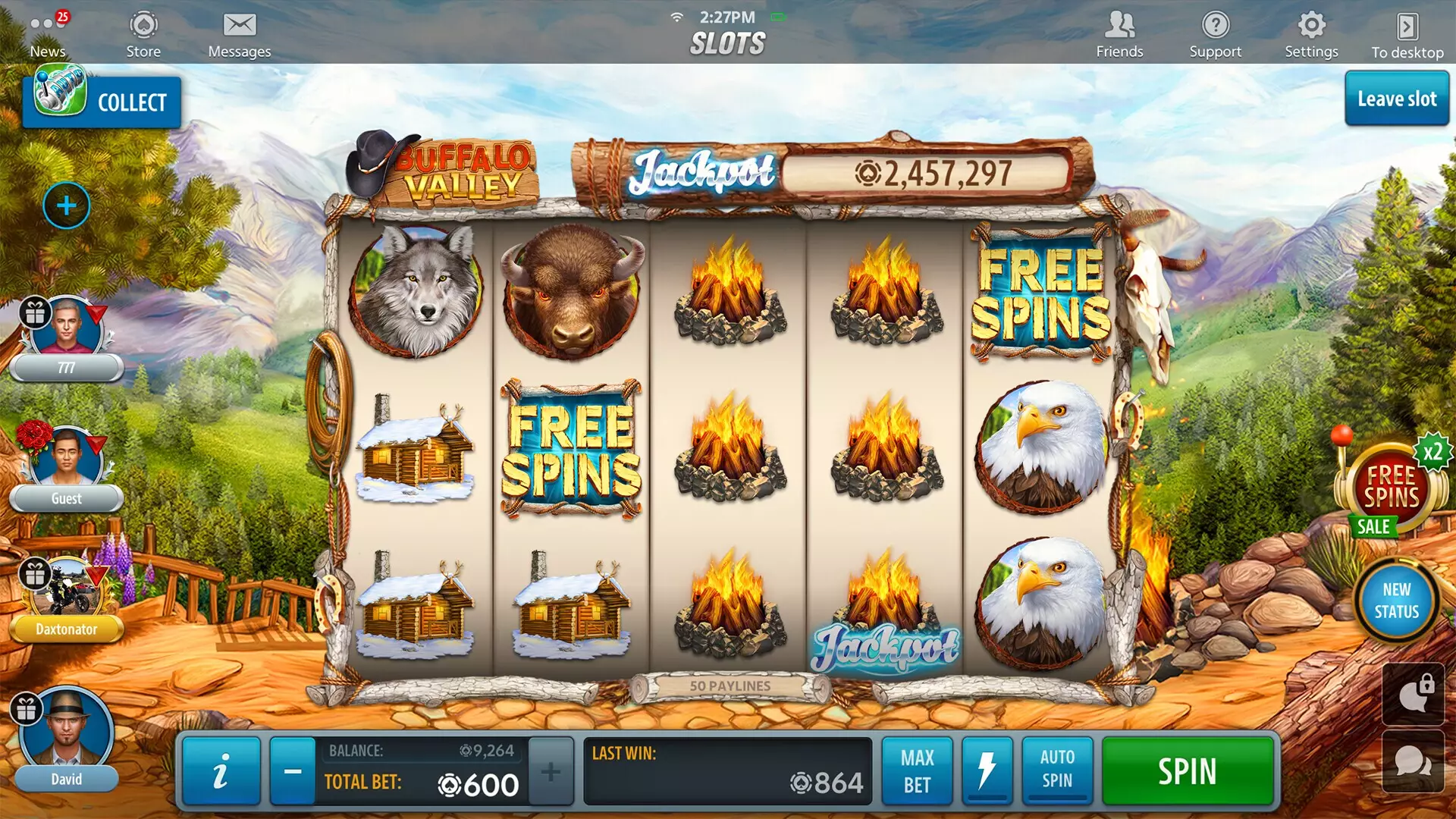The image size is (1456, 819).
Task: Open Support help
Action: coord(1216,30)
